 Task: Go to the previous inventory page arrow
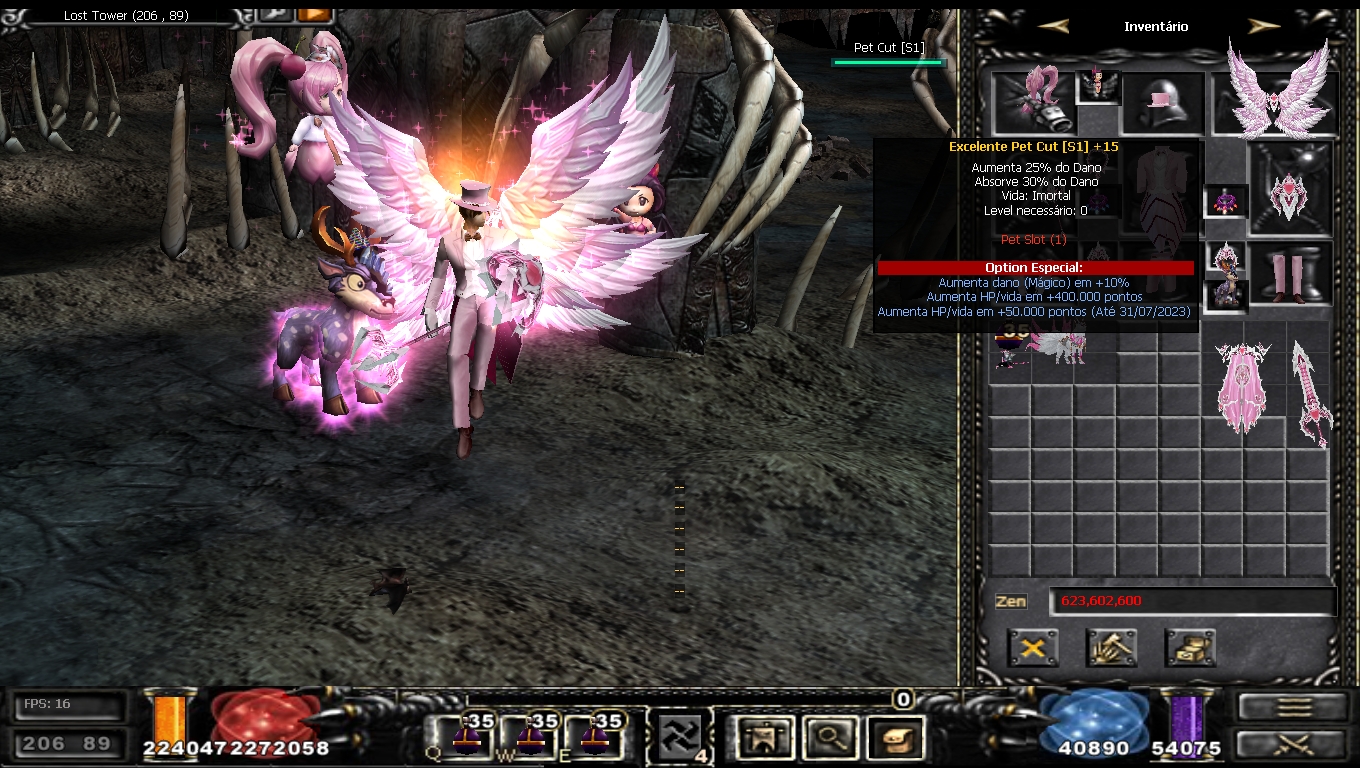[1053, 26]
